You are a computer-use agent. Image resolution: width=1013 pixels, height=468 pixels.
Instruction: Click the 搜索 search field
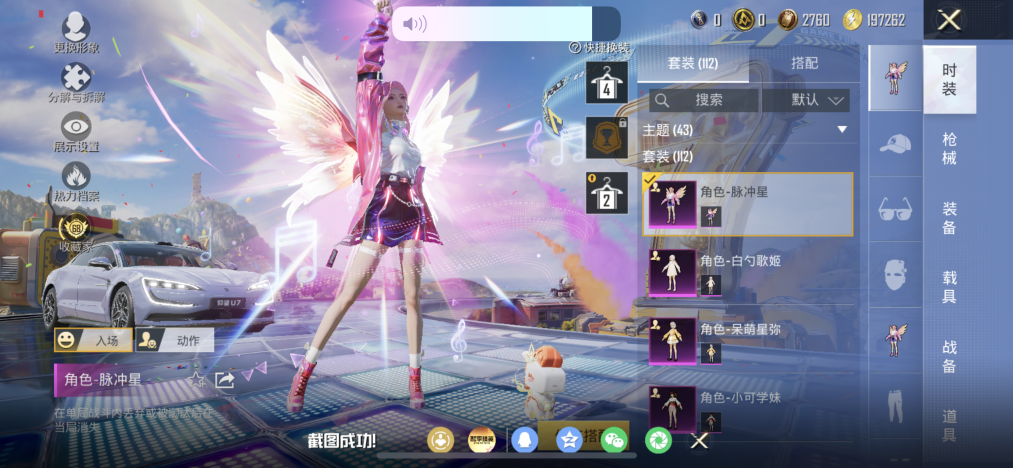pyautogui.click(x=703, y=100)
